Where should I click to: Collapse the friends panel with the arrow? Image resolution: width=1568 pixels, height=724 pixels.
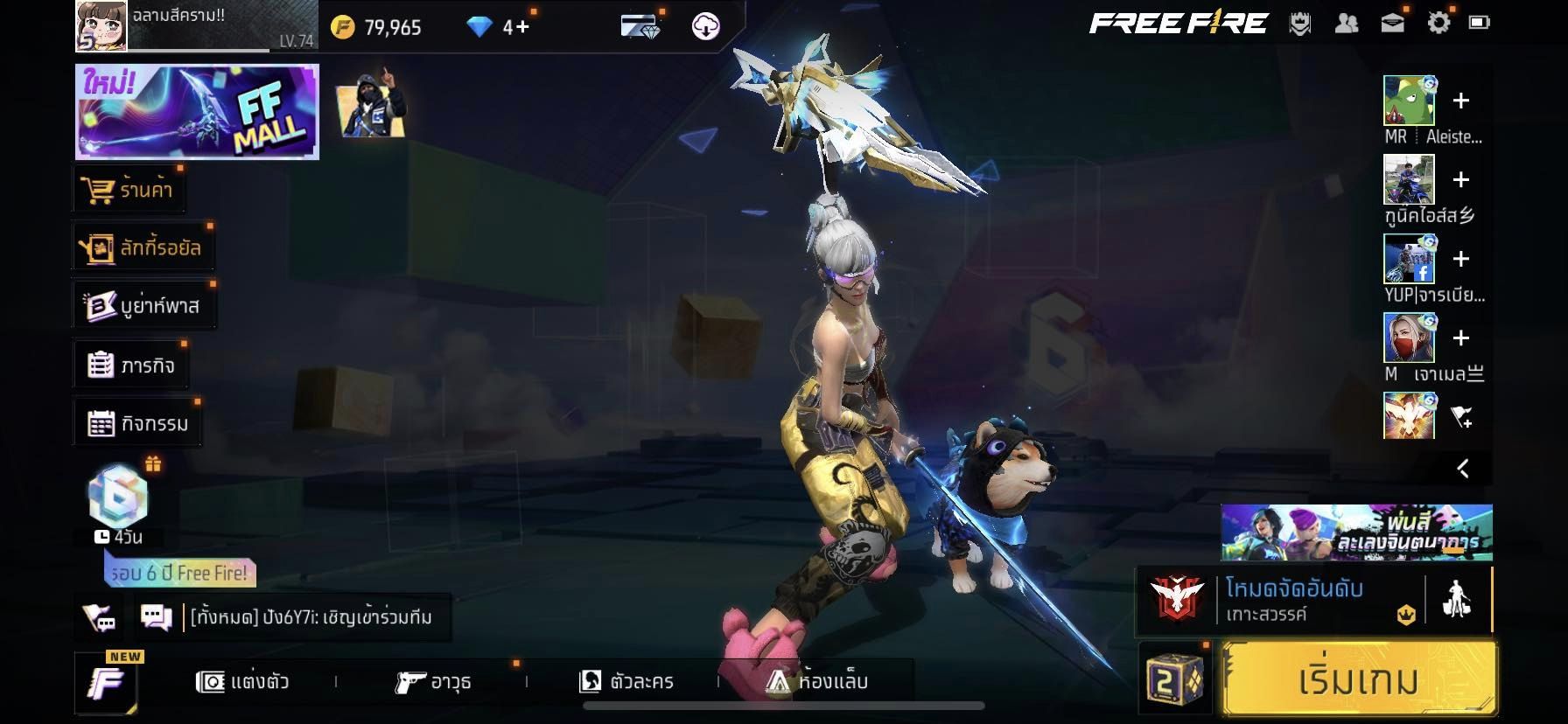(x=1463, y=469)
